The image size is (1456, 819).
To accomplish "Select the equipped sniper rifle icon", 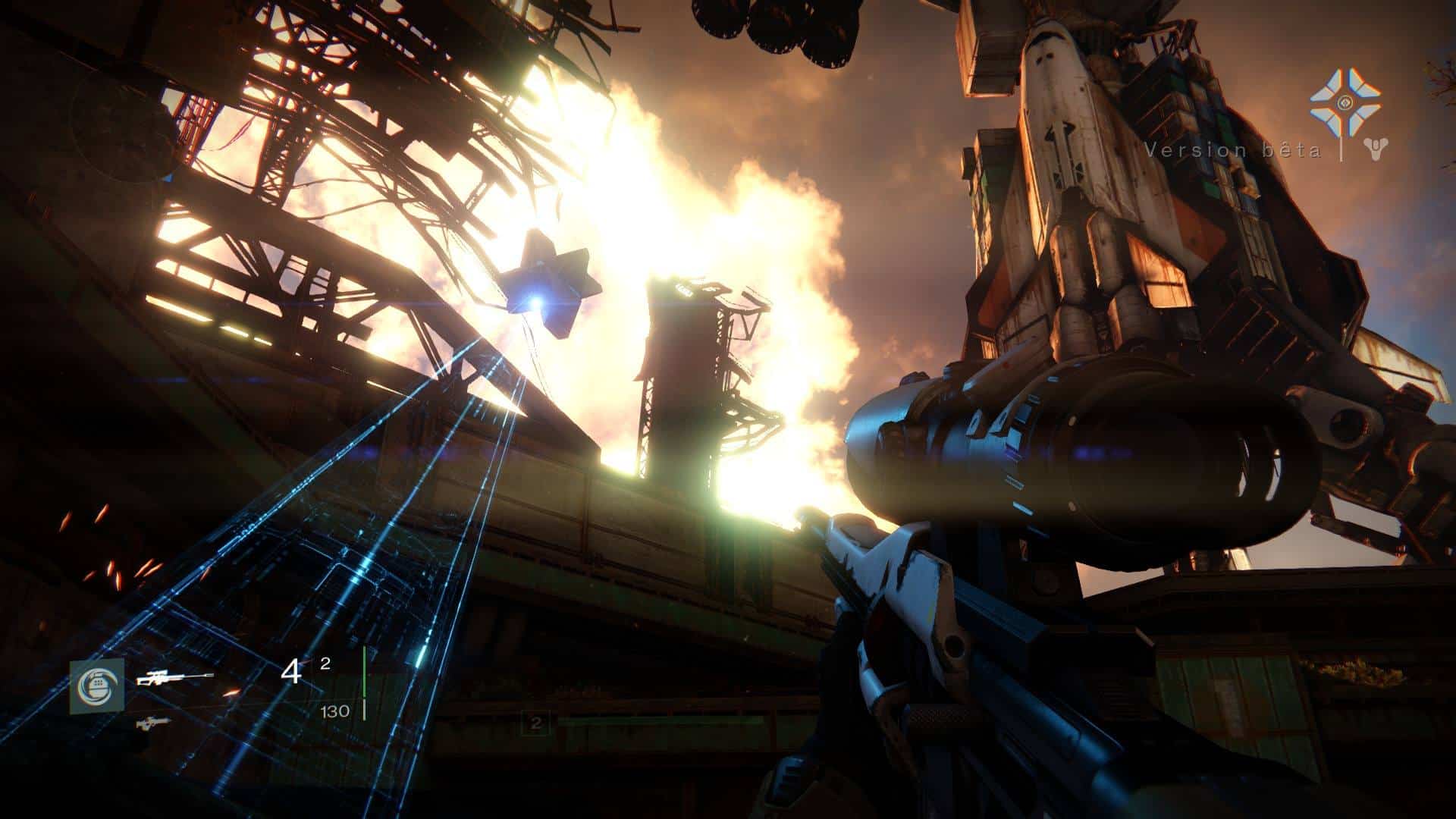I will [x=174, y=677].
